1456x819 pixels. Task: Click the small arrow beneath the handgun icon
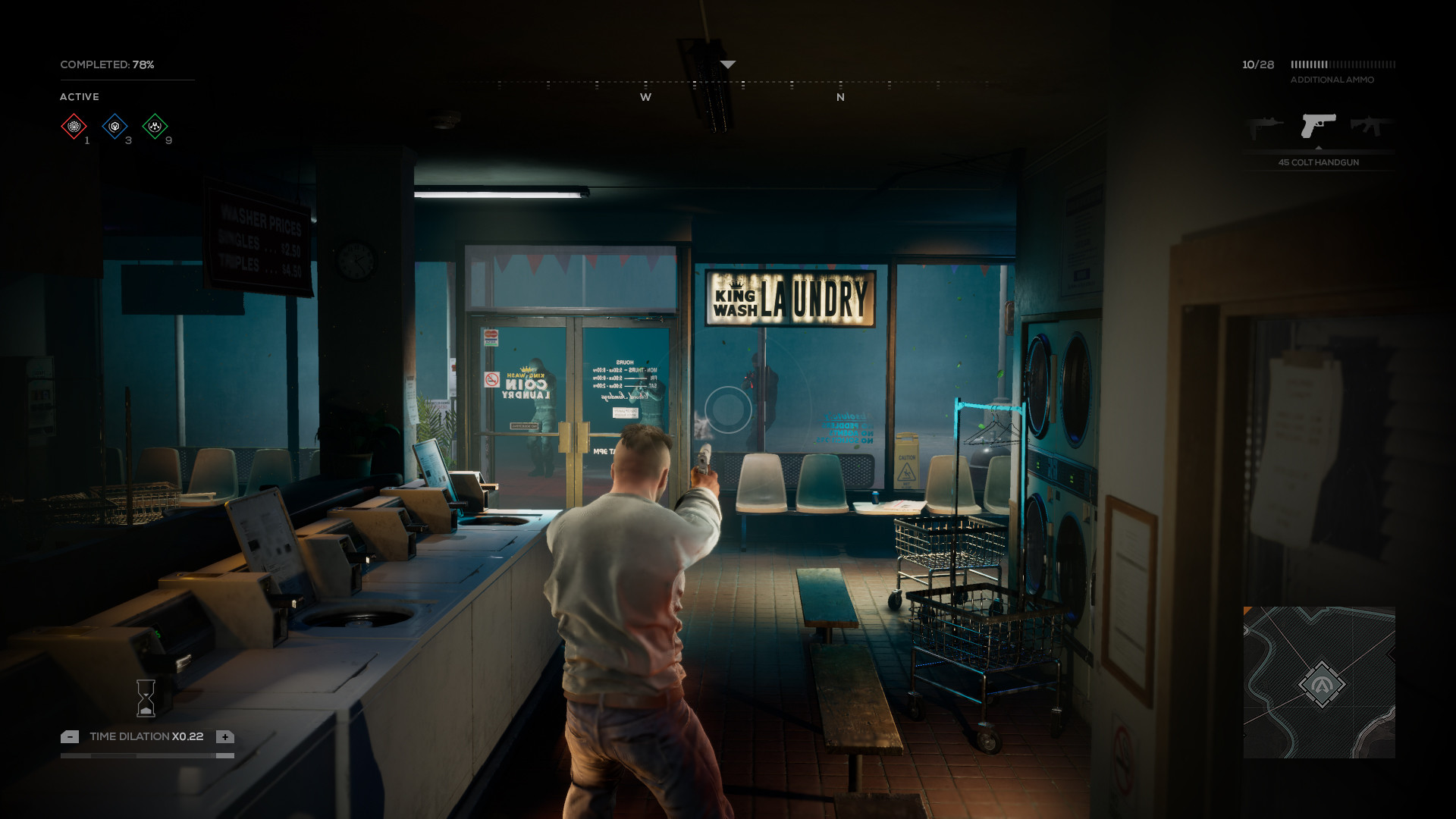[x=1317, y=148]
